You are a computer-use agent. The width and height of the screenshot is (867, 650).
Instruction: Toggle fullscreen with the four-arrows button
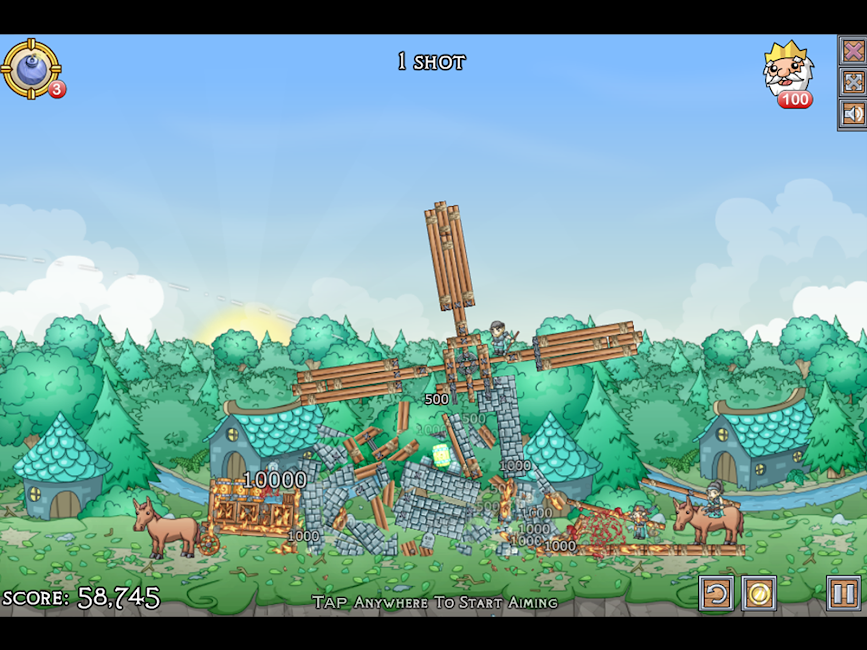[852, 82]
